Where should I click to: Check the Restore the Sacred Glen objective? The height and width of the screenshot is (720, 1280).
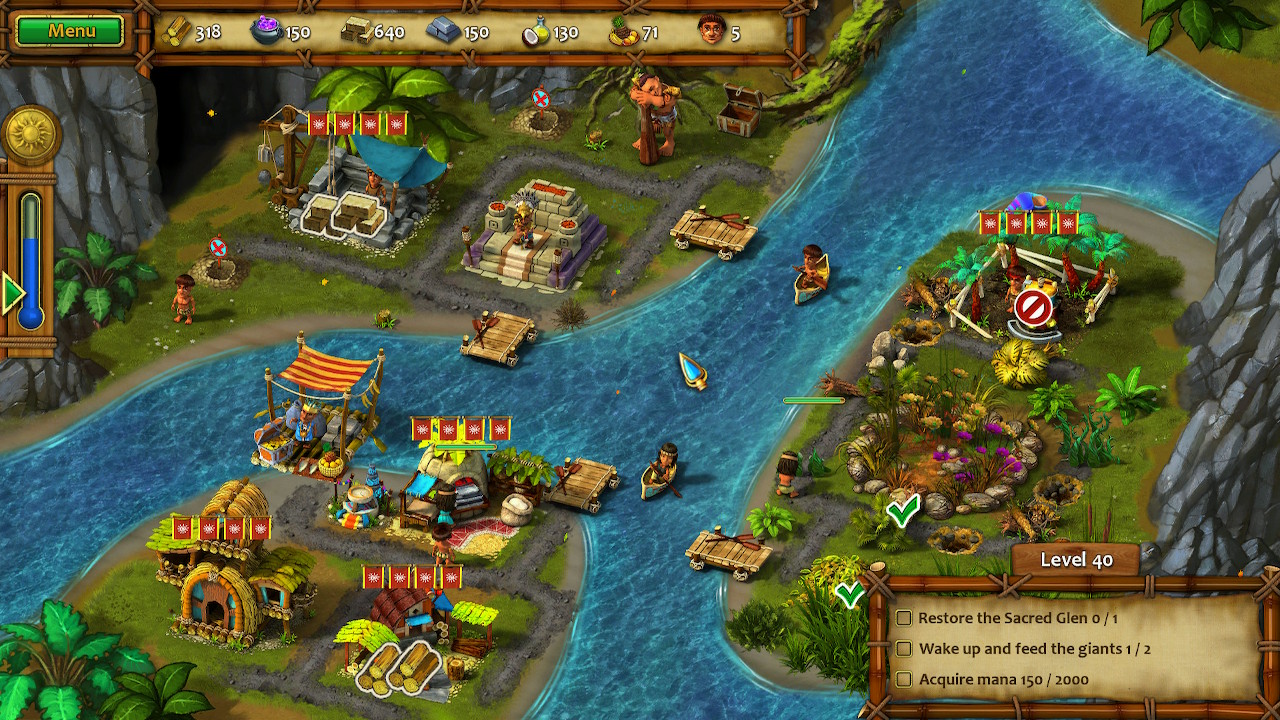[x=906, y=619]
